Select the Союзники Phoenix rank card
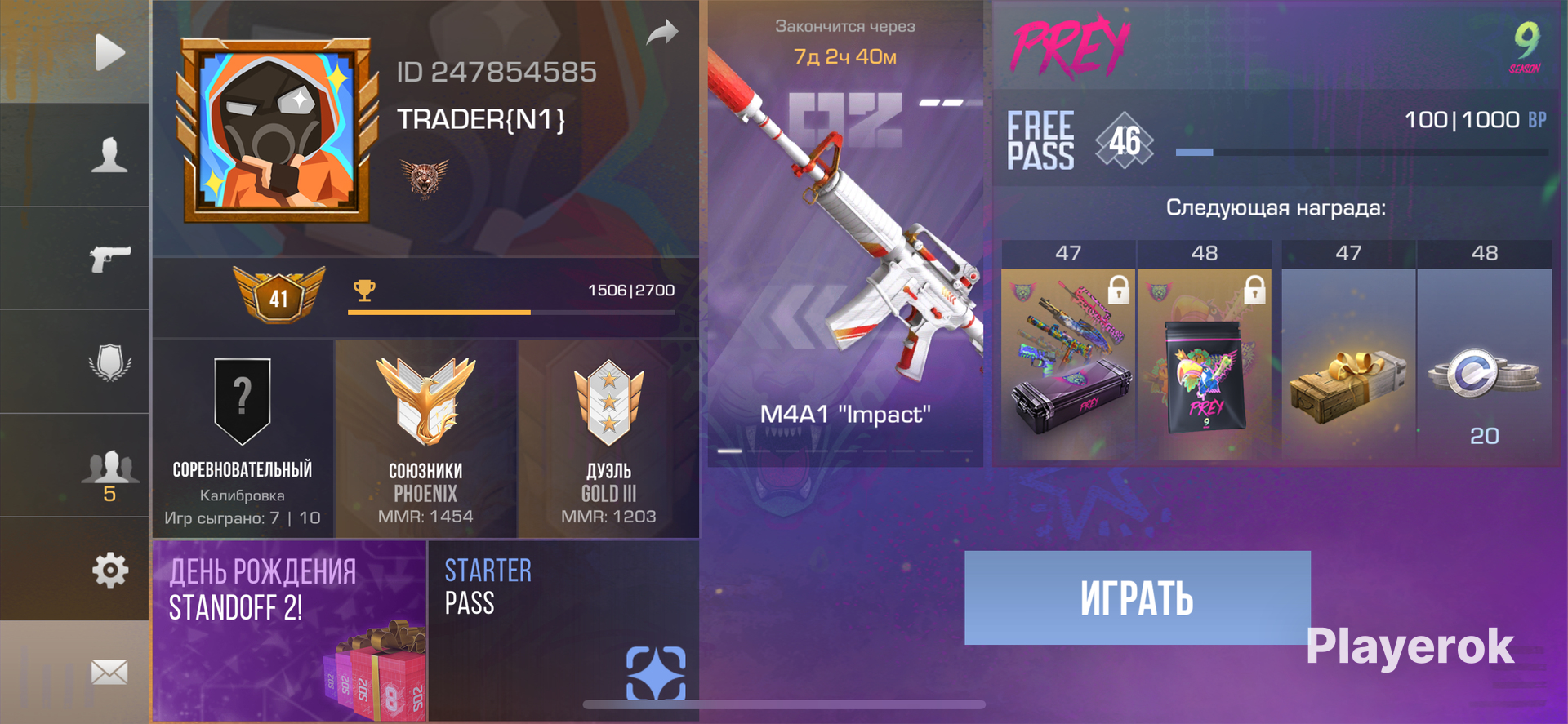The width and height of the screenshot is (1568, 724). [425, 438]
